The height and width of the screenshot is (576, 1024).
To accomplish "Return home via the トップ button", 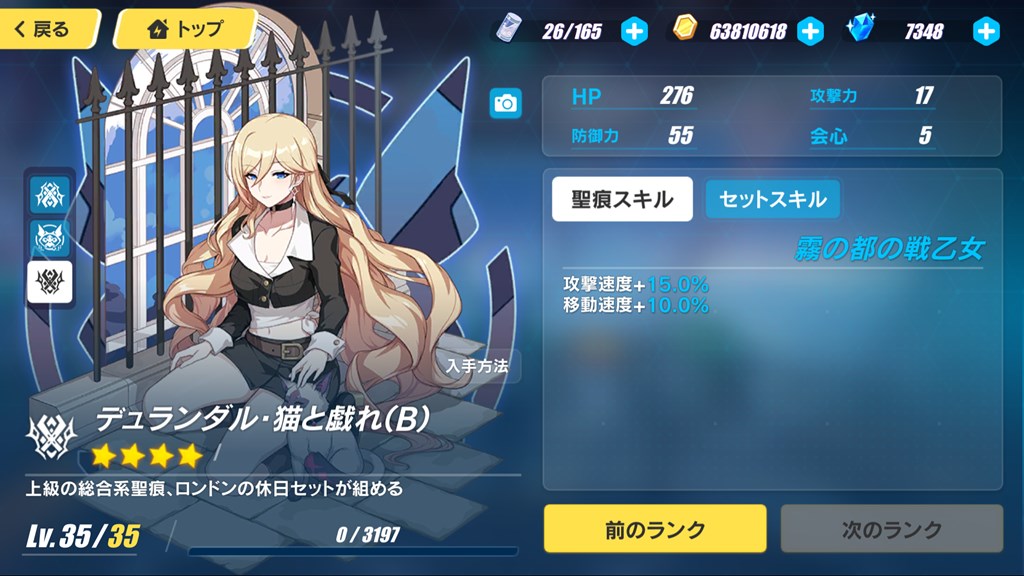I will click(185, 29).
